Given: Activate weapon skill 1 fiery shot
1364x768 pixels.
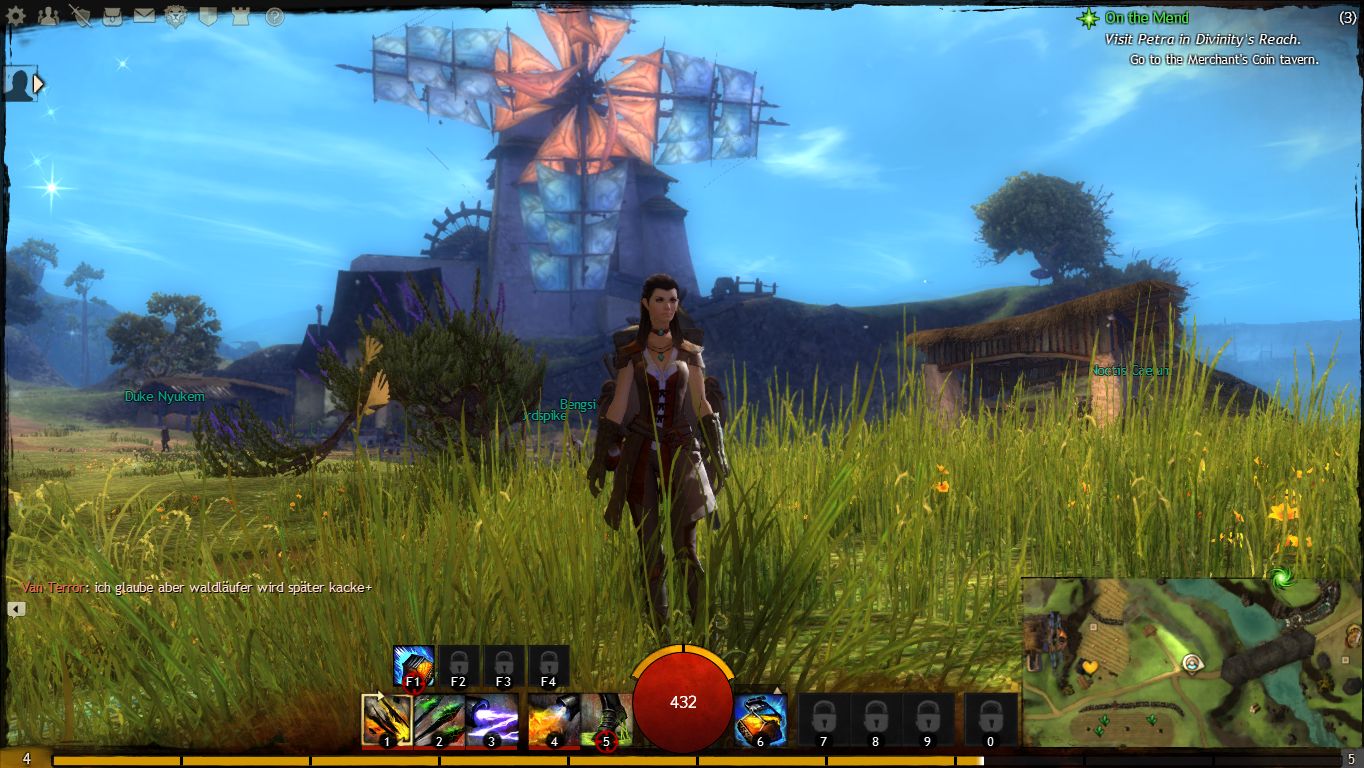Looking at the screenshot, I should [x=387, y=720].
